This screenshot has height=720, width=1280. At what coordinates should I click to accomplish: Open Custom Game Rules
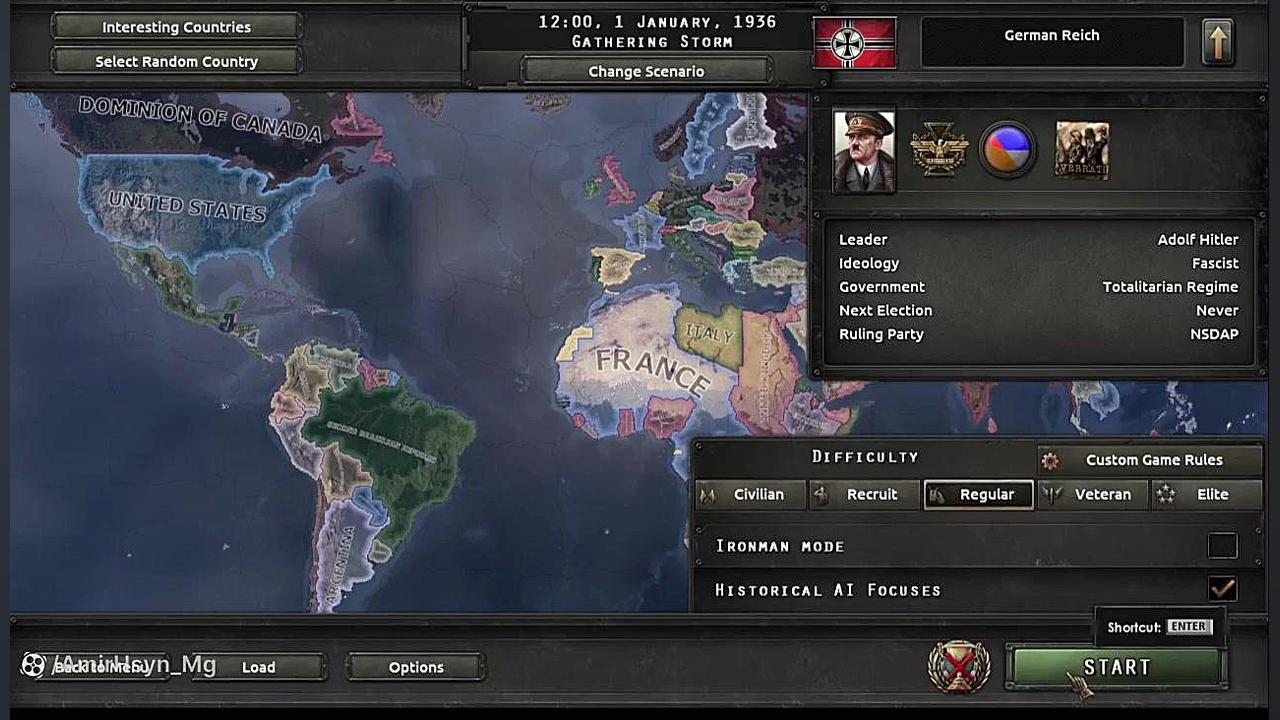click(1152, 460)
